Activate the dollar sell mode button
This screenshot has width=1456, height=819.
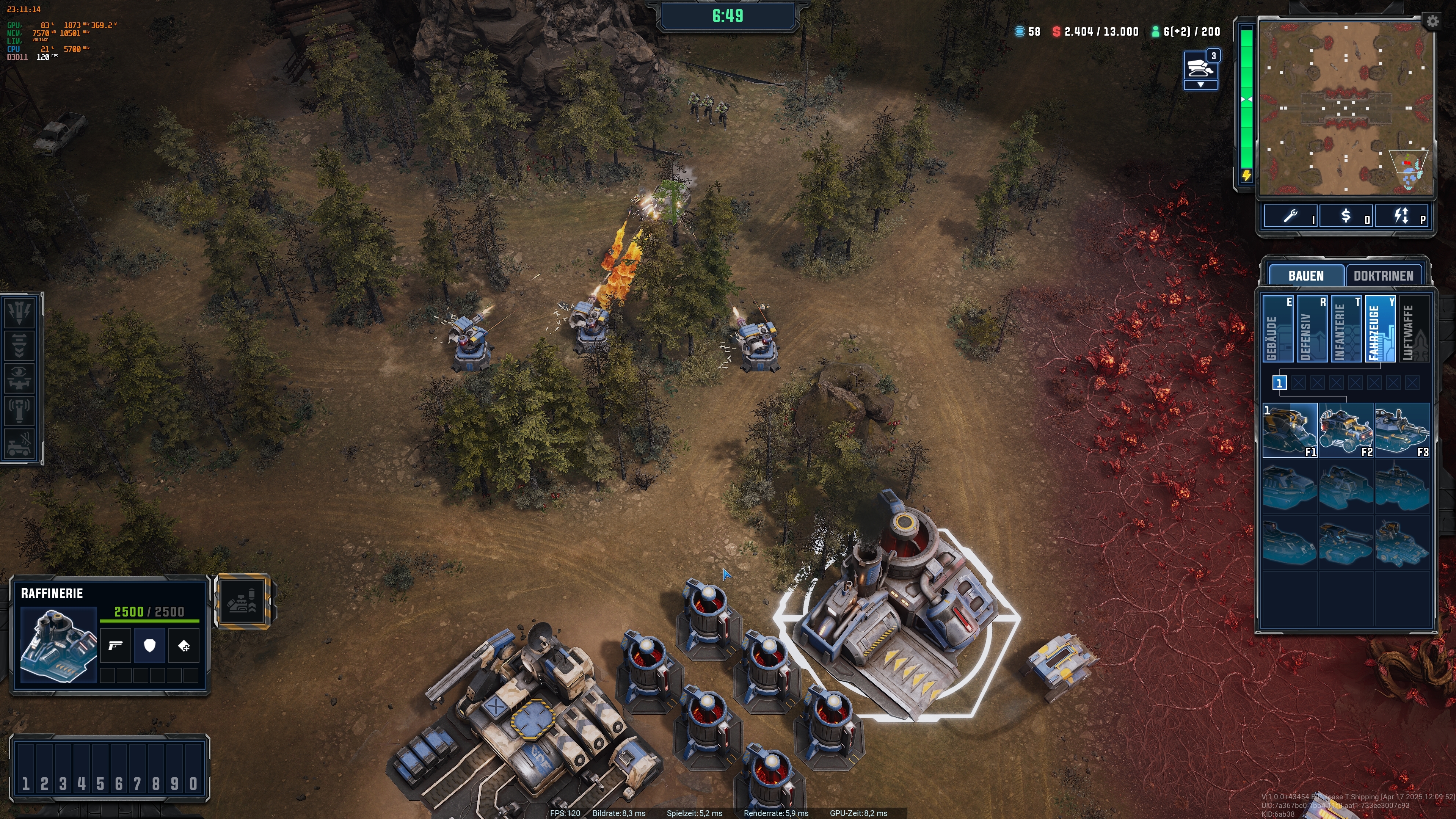(1346, 216)
